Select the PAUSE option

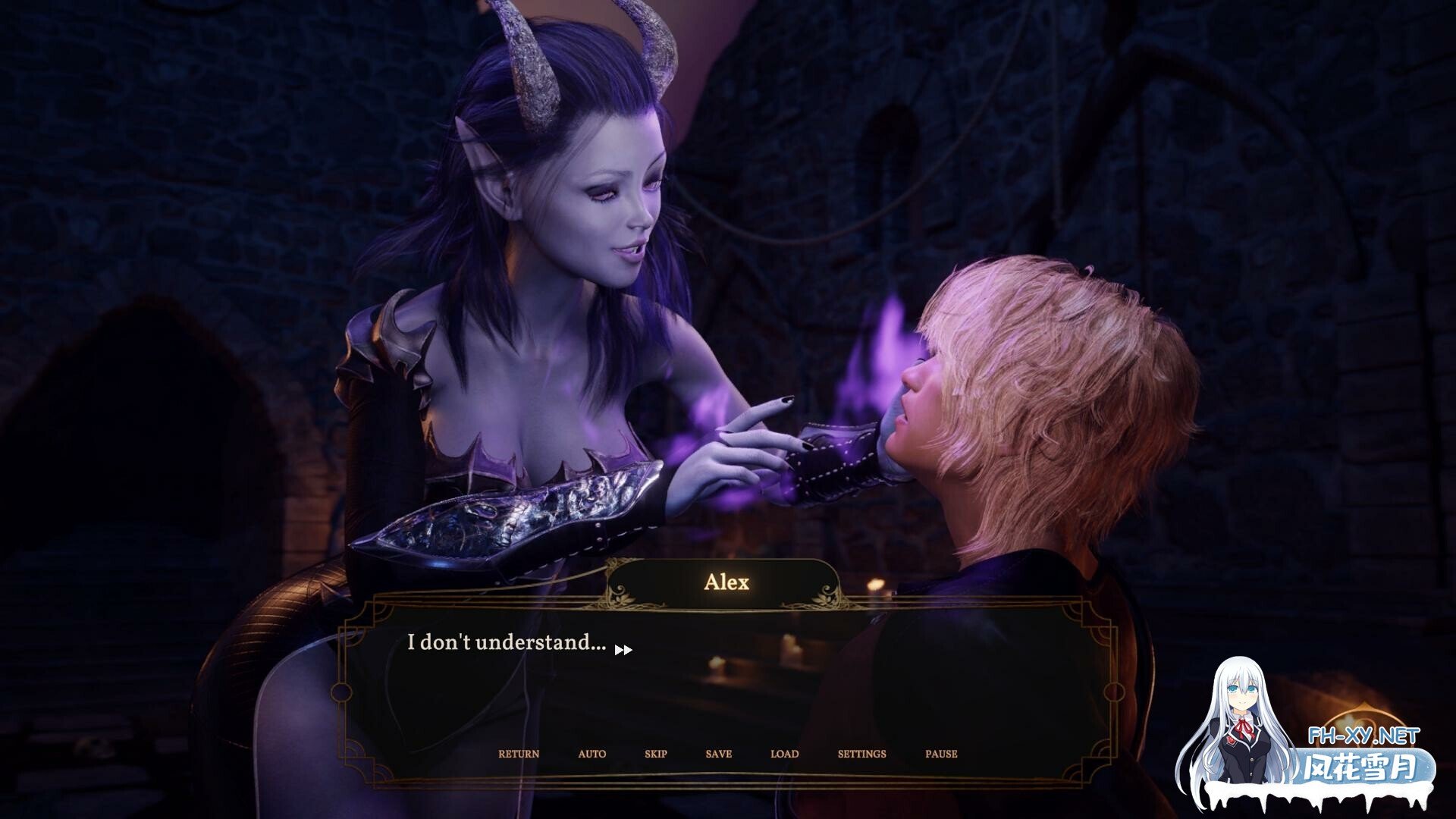941,754
